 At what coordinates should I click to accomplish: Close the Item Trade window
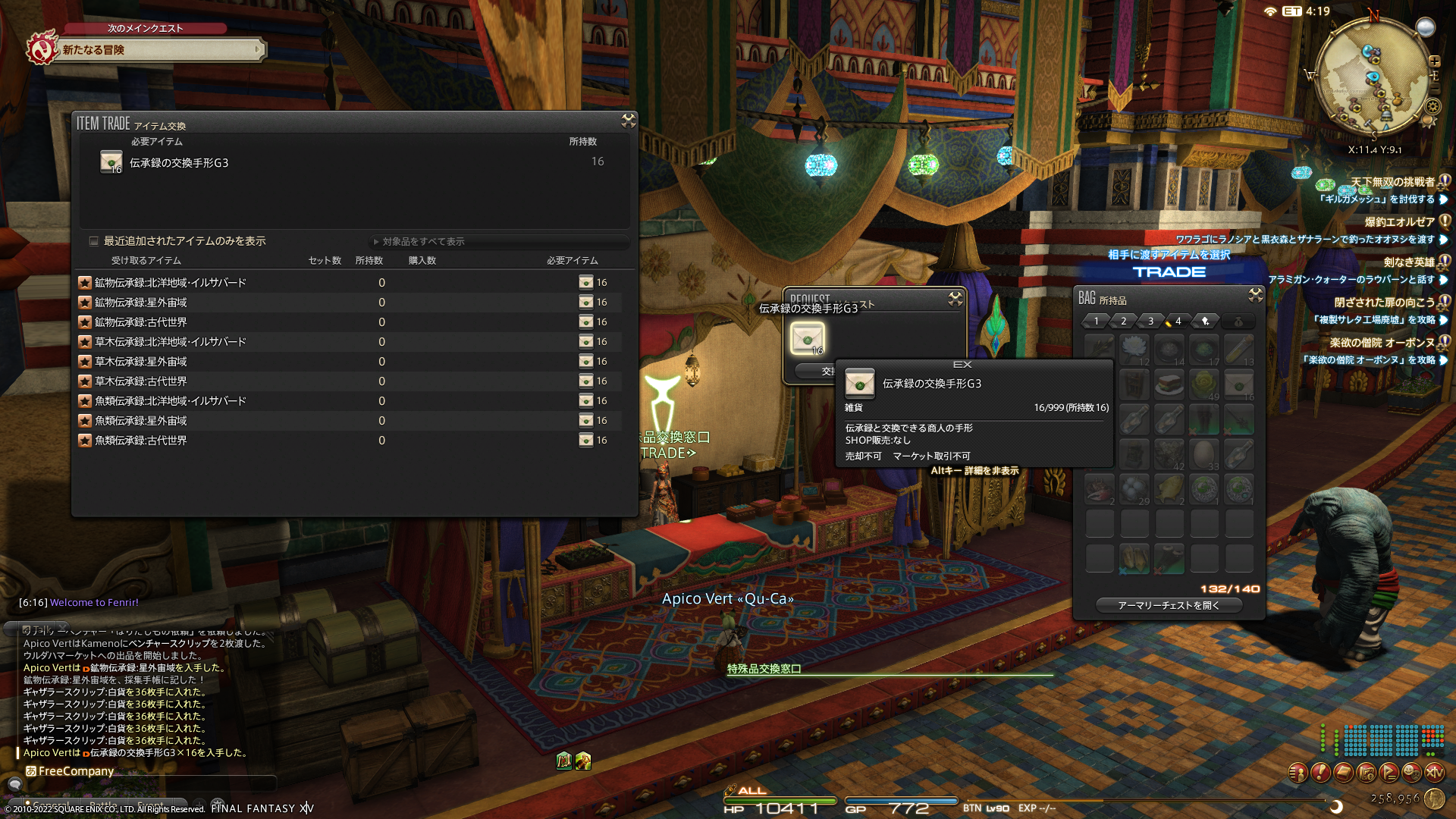[629, 121]
